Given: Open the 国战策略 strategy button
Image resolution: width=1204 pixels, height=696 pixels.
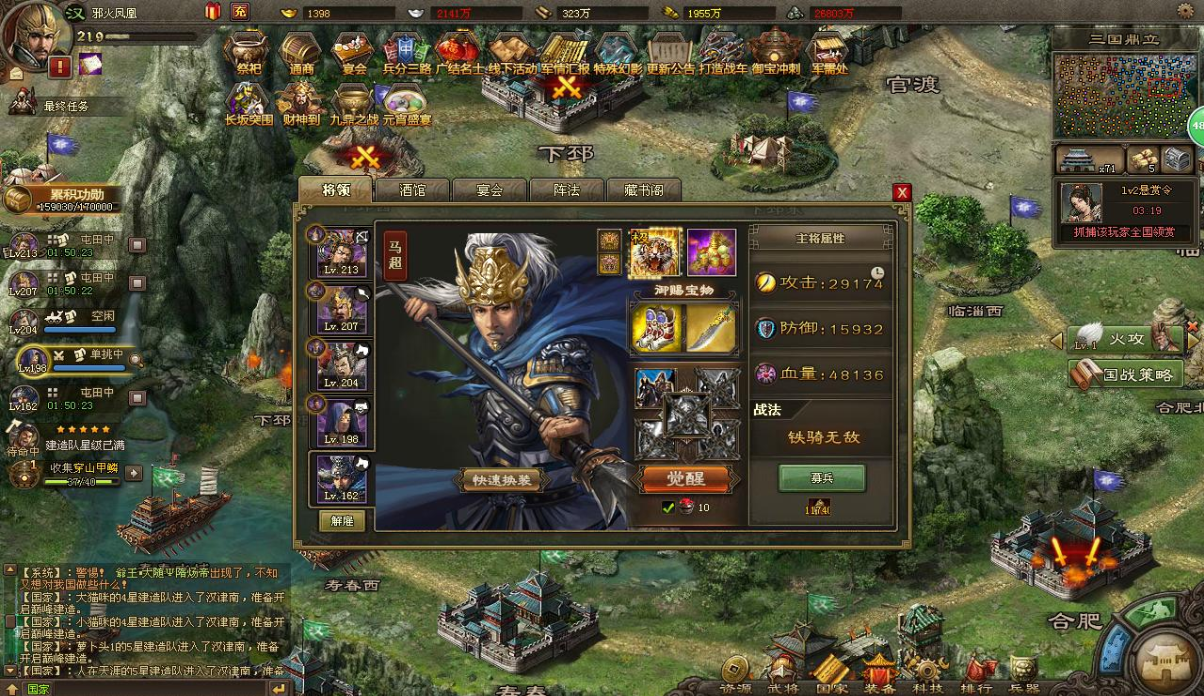Looking at the screenshot, I should [1126, 376].
